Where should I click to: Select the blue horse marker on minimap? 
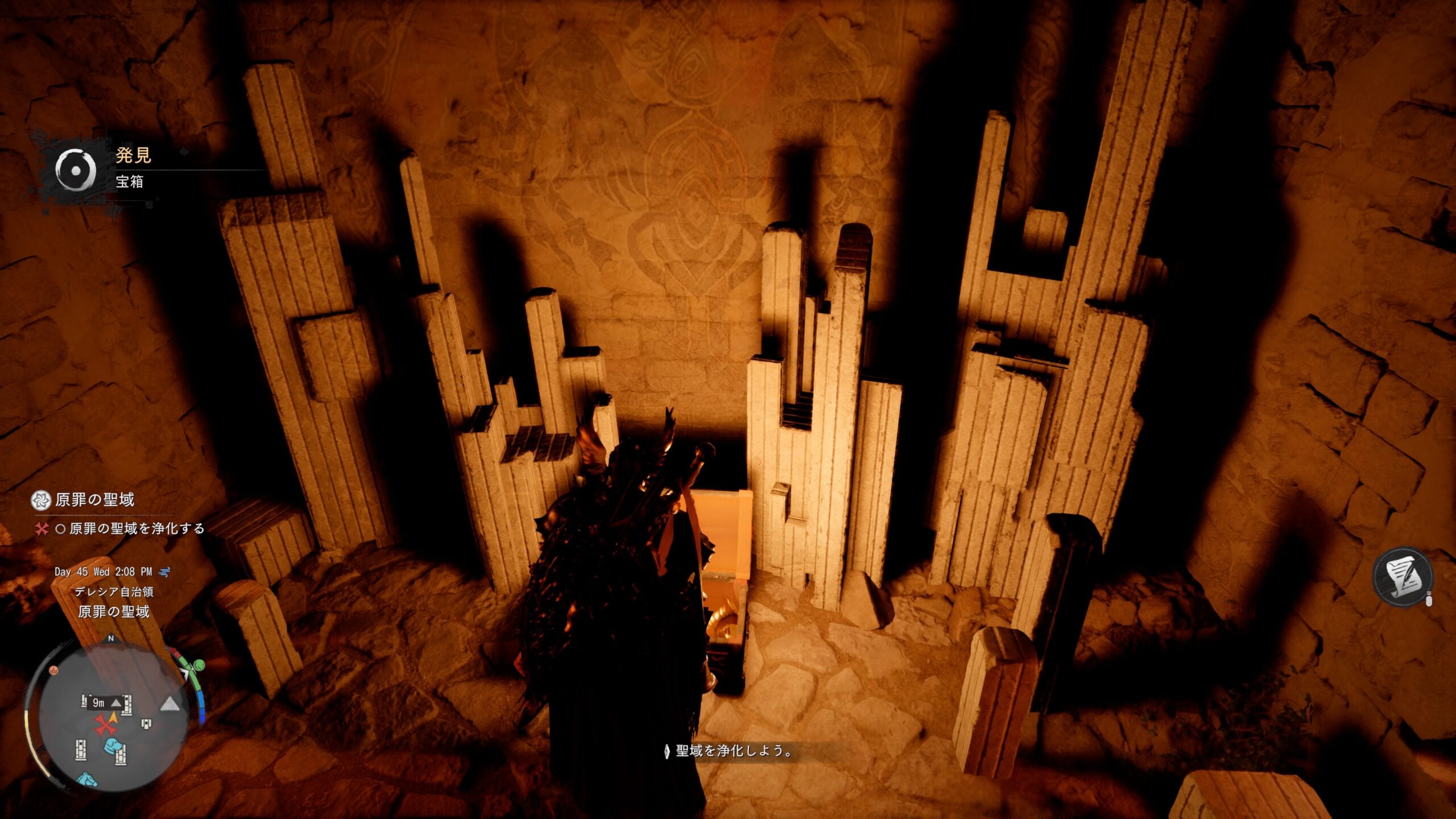pyautogui.click(x=87, y=778)
